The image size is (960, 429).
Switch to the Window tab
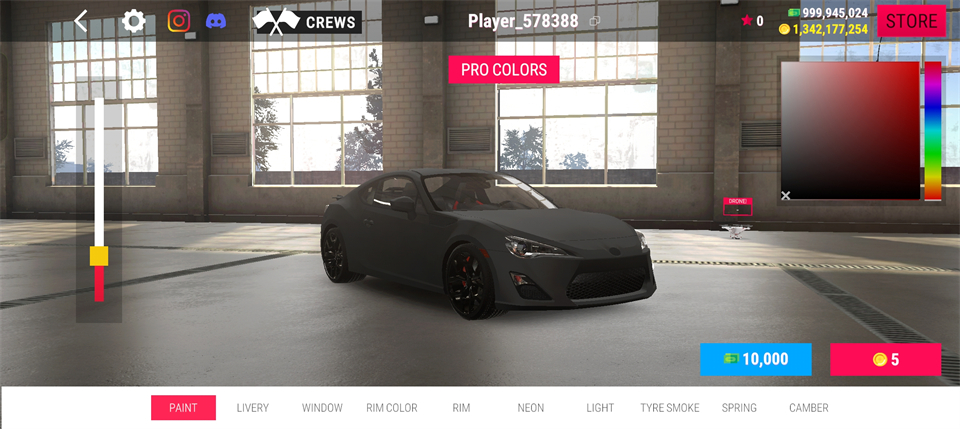pos(322,408)
